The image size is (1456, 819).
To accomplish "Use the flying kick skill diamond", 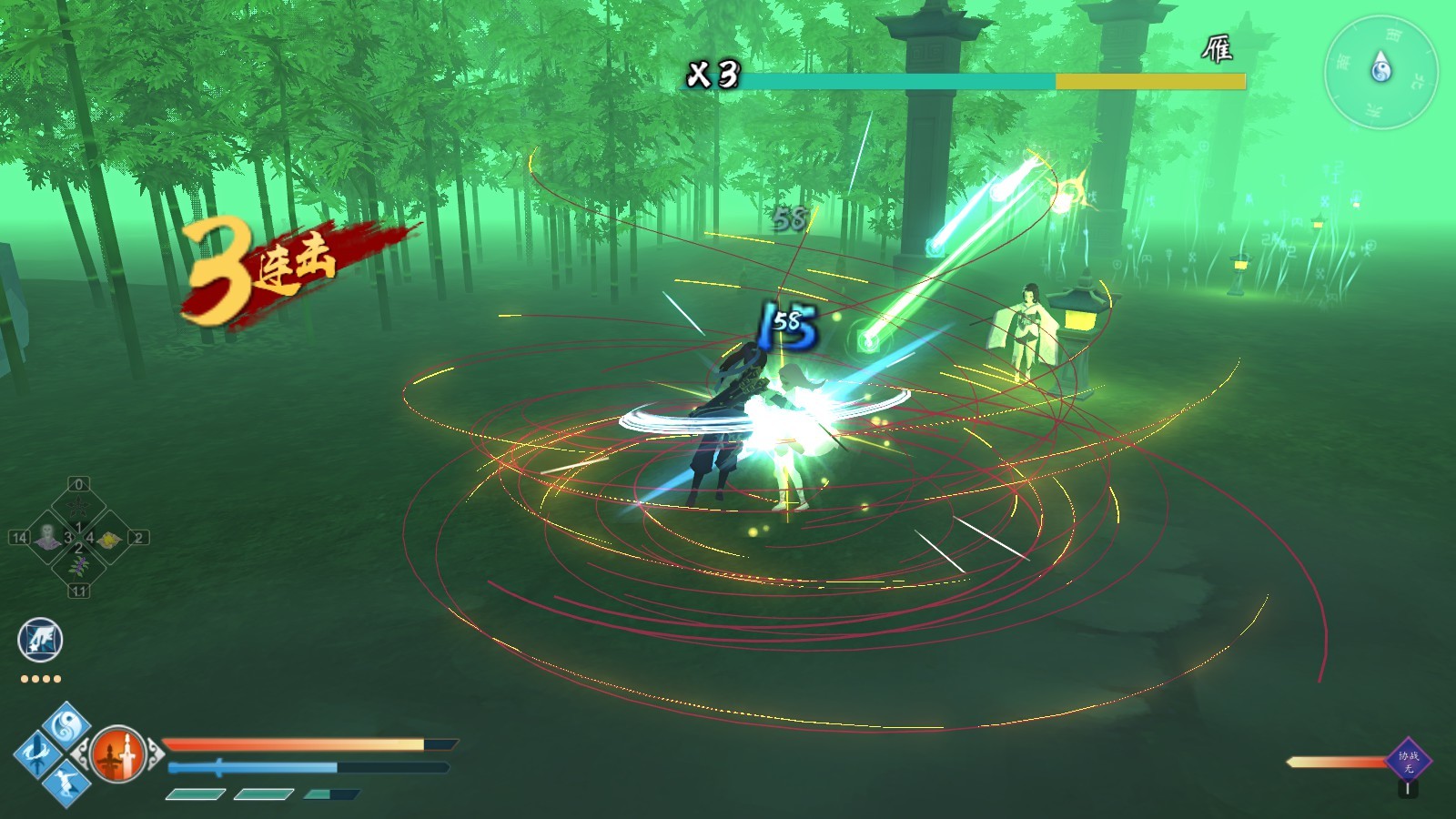I will pos(66,782).
